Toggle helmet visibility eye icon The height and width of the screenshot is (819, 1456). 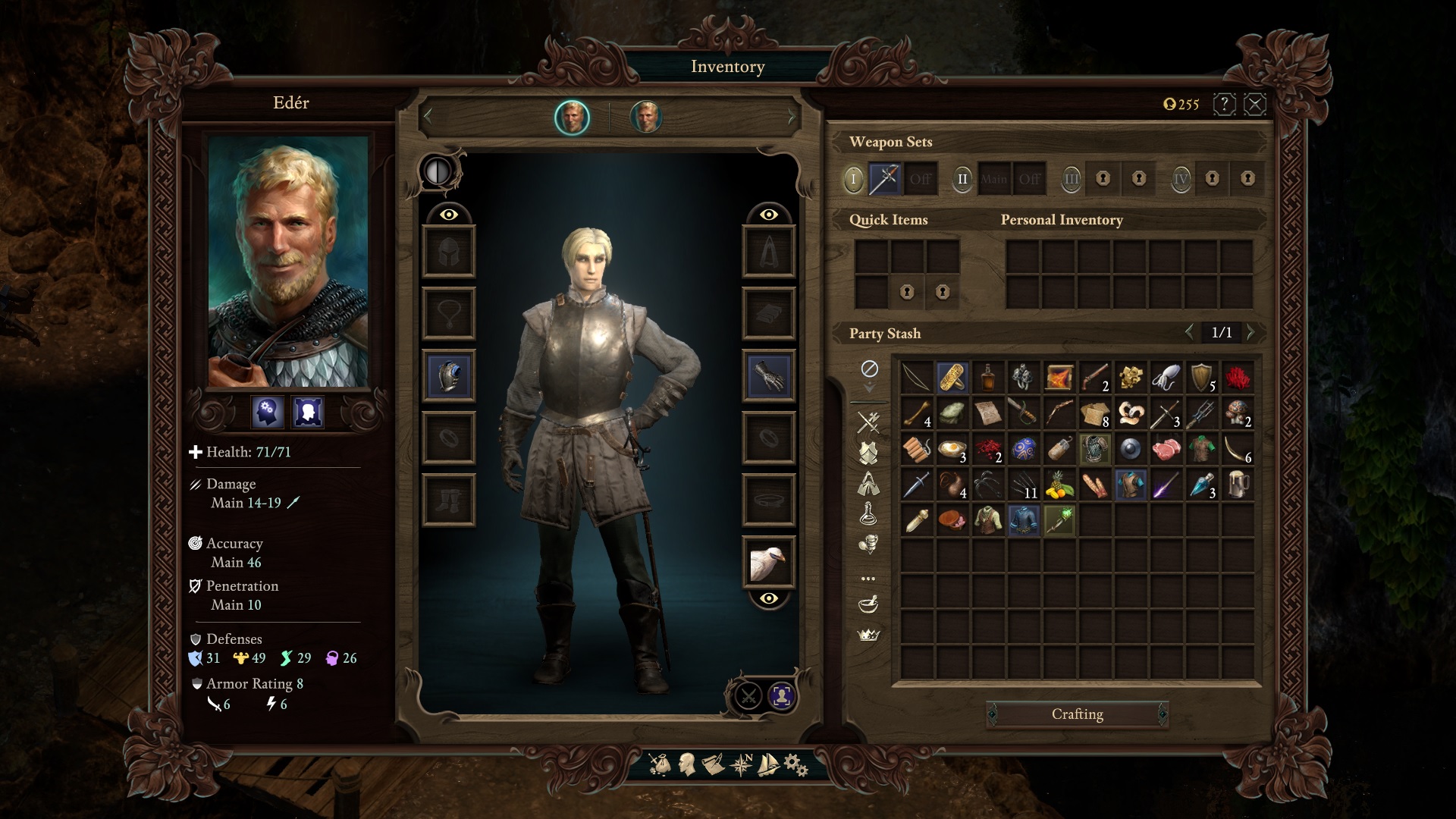click(x=449, y=215)
